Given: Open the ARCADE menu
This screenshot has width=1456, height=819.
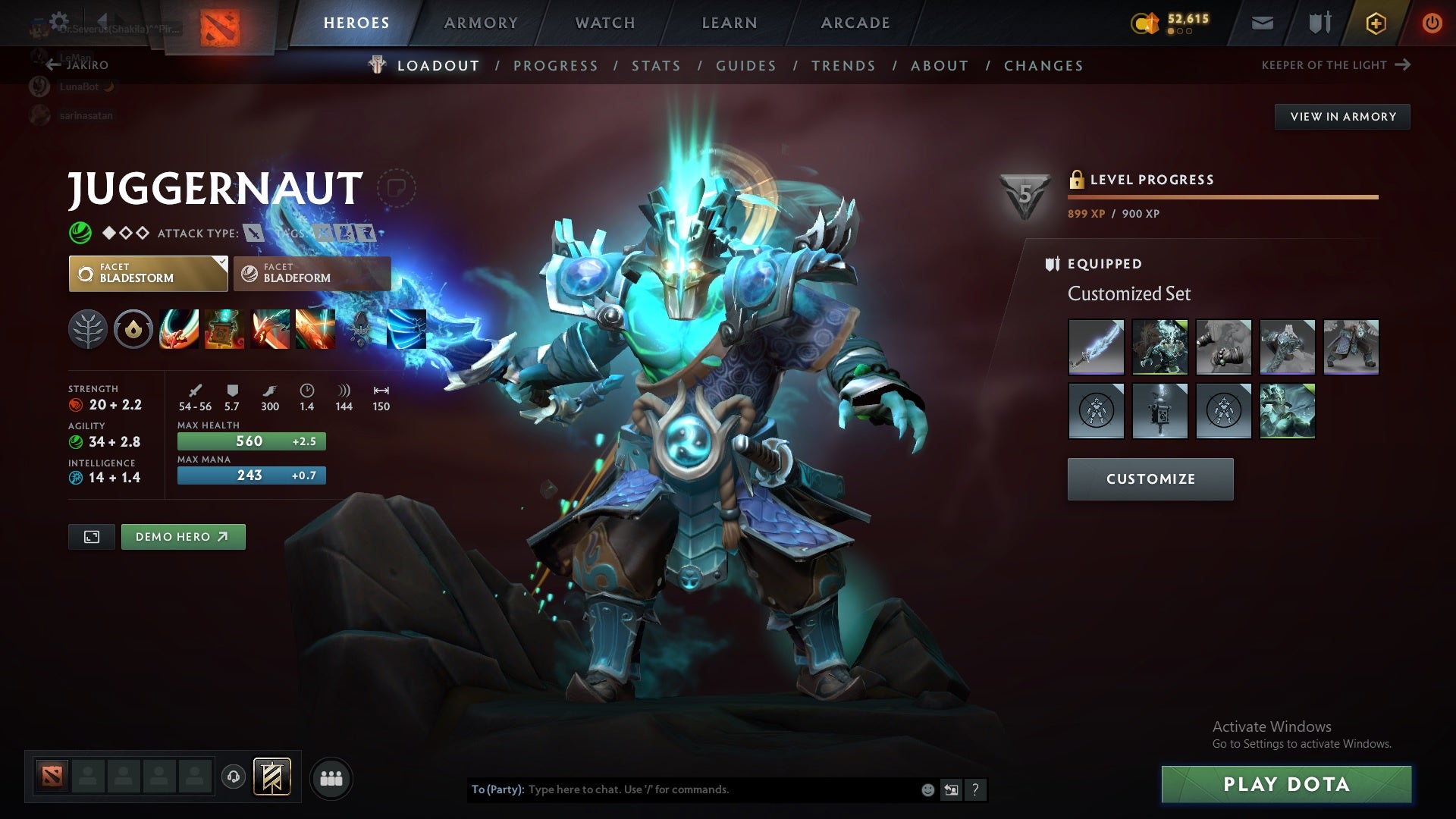Looking at the screenshot, I should click(x=855, y=23).
